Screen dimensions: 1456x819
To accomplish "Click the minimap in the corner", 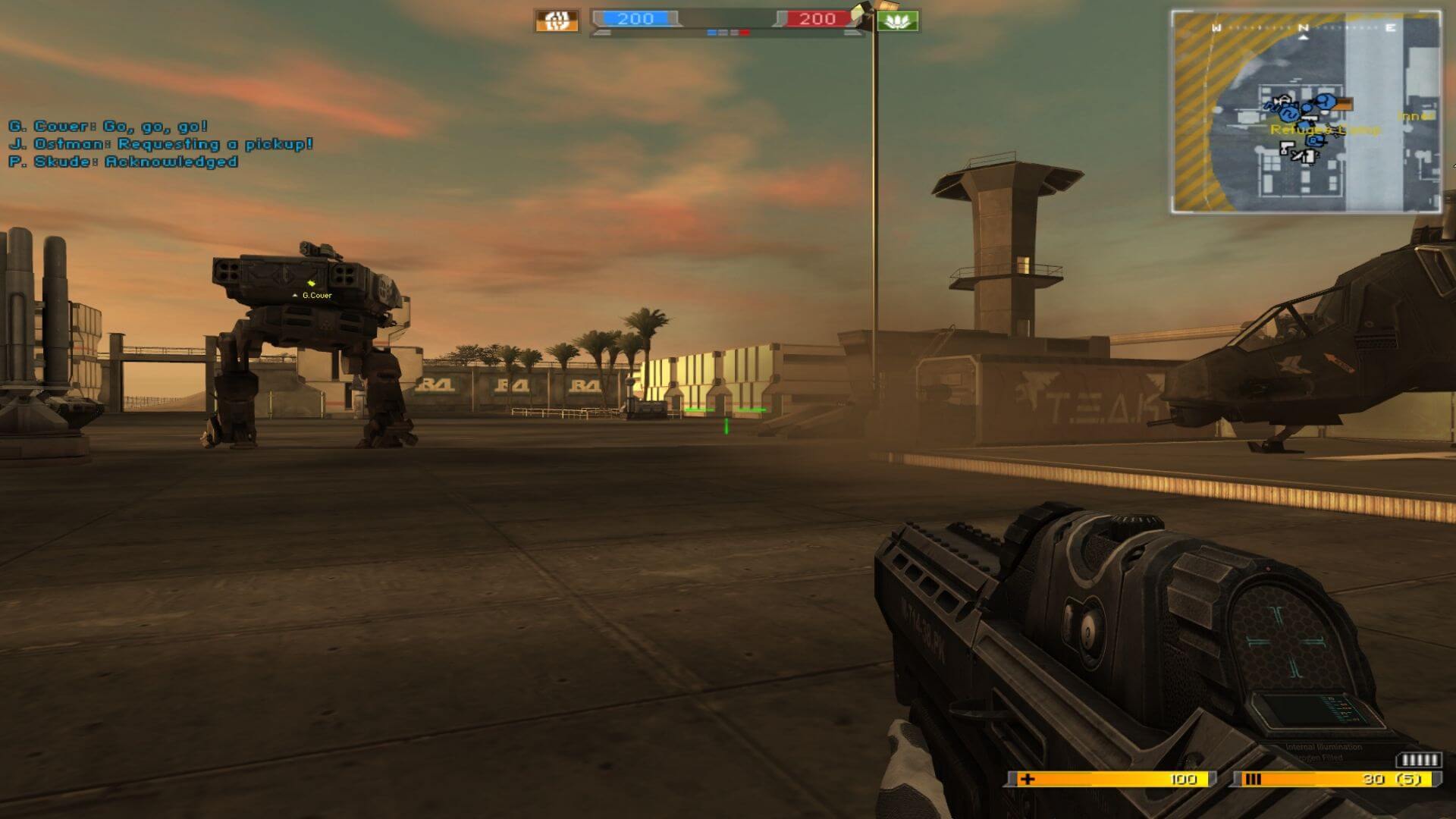I will [x=1305, y=111].
